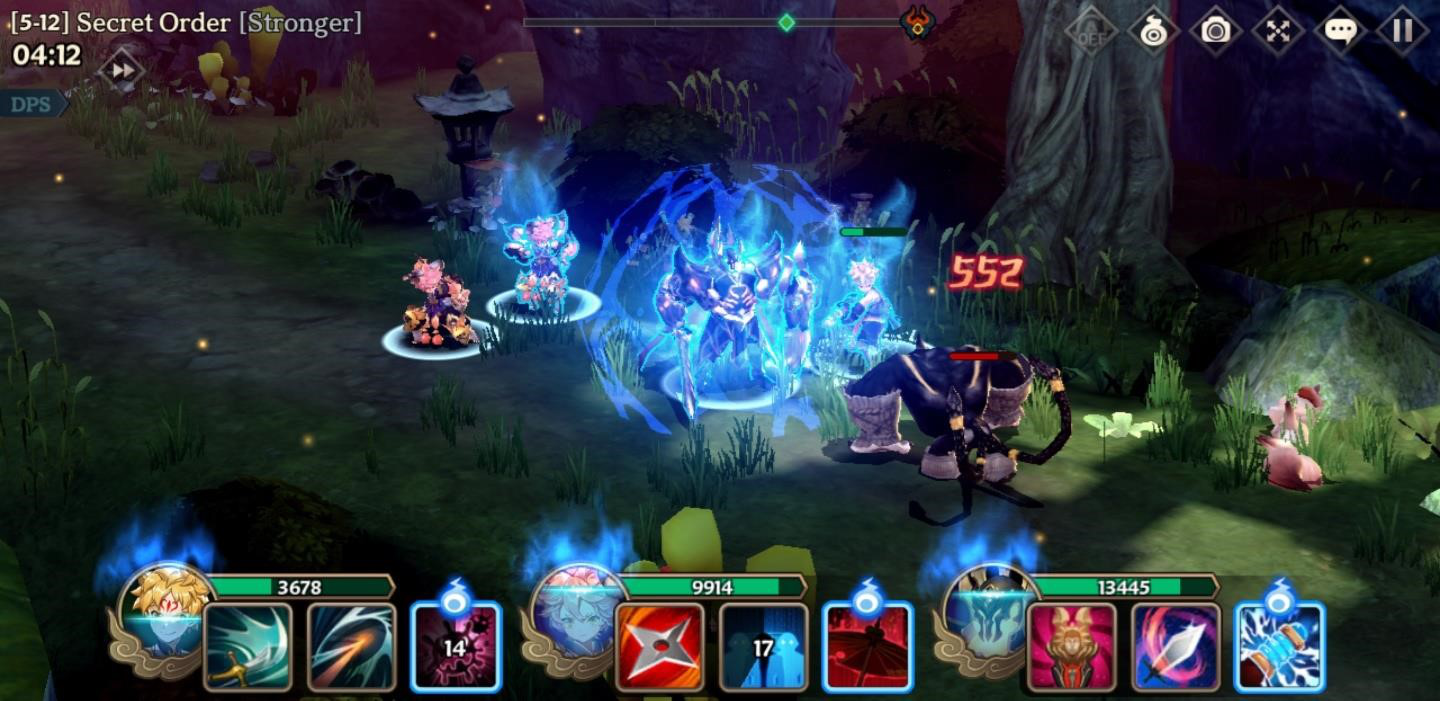Select the blue shadow clones skill showing 17
The width and height of the screenshot is (1440, 701).
[x=763, y=646]
